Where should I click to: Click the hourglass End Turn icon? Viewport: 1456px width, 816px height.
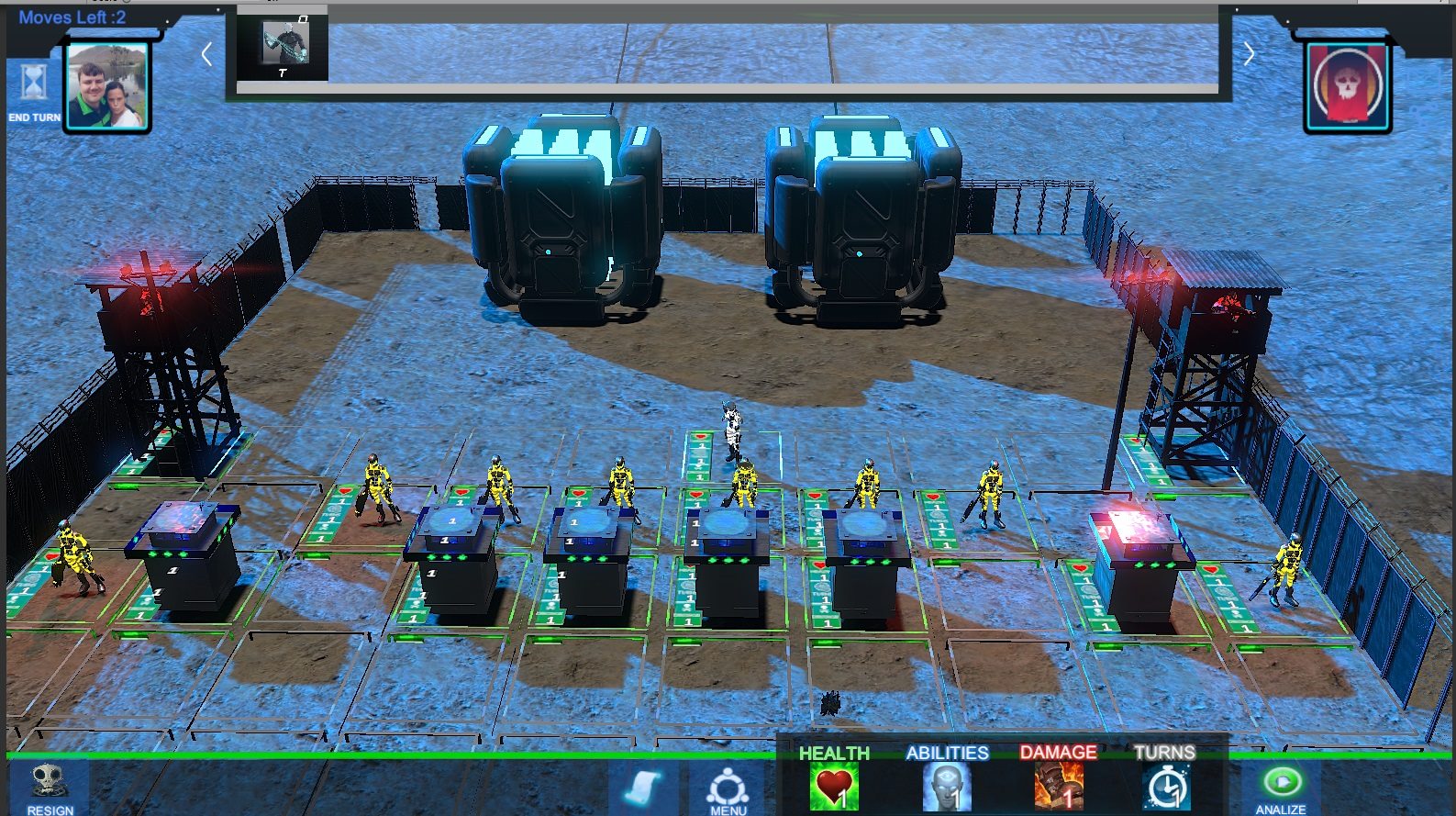tap(32, 83)
